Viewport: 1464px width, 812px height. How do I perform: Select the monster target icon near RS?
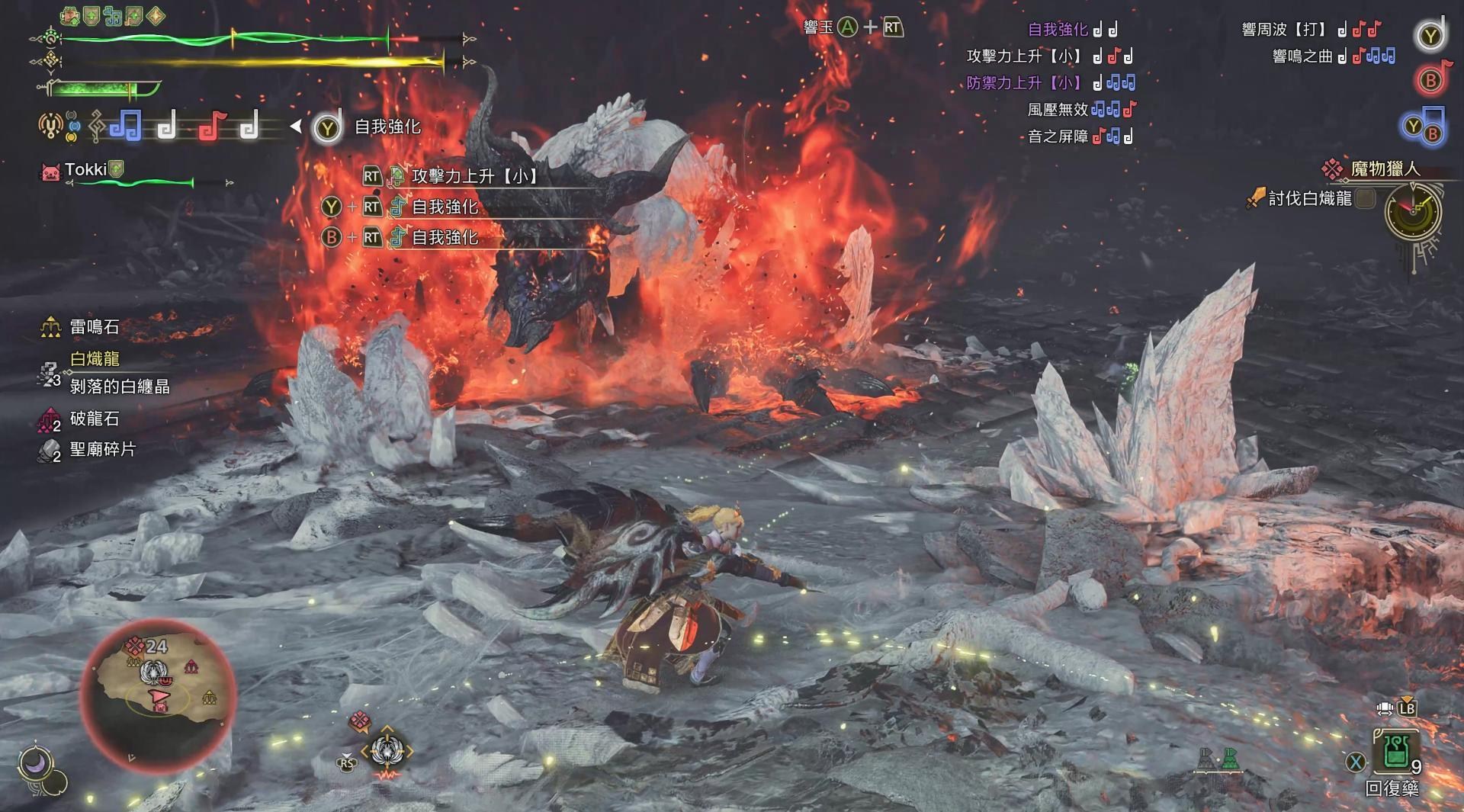pos(387,751)
